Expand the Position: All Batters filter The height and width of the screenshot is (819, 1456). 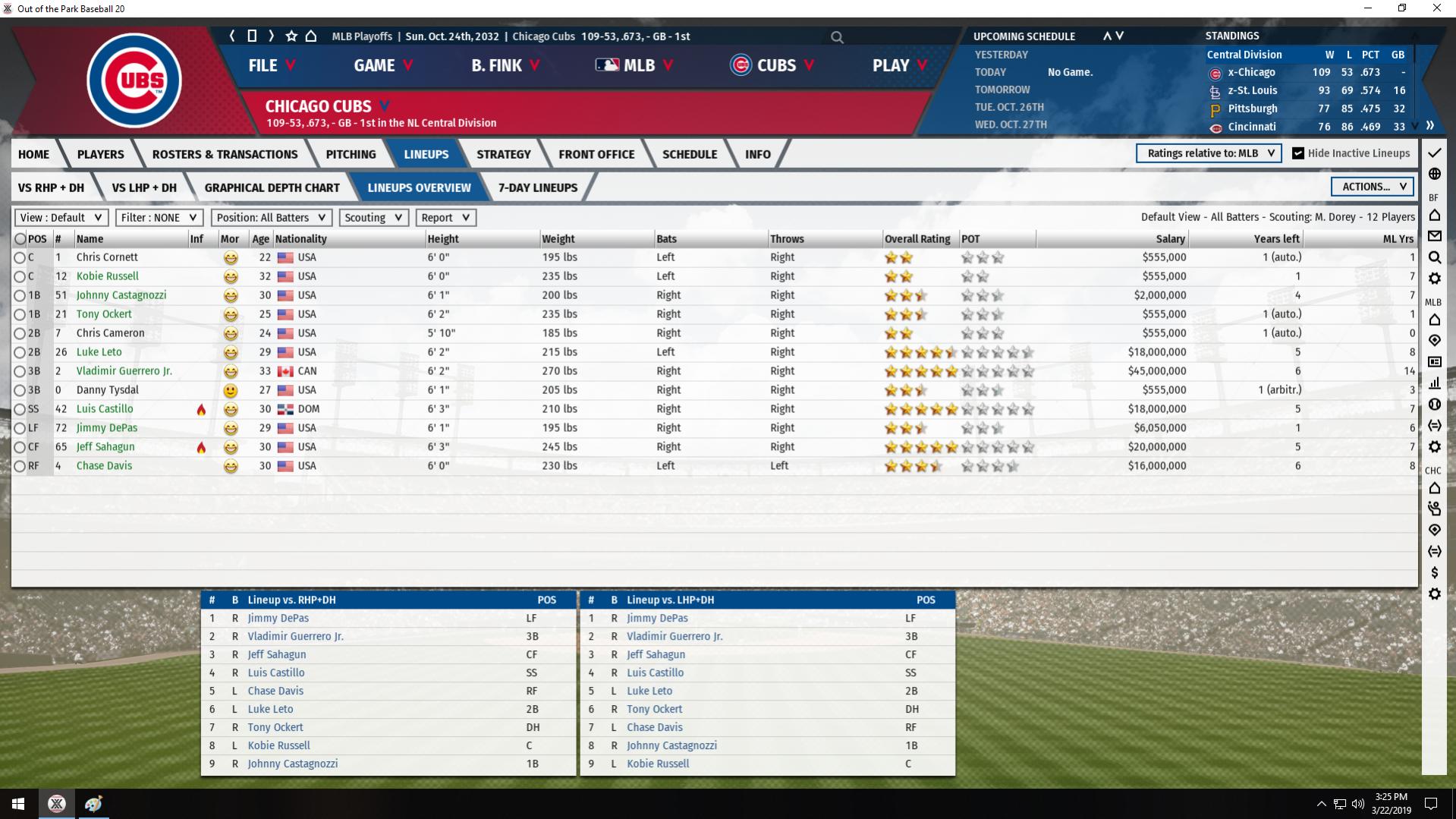point(271,218)
